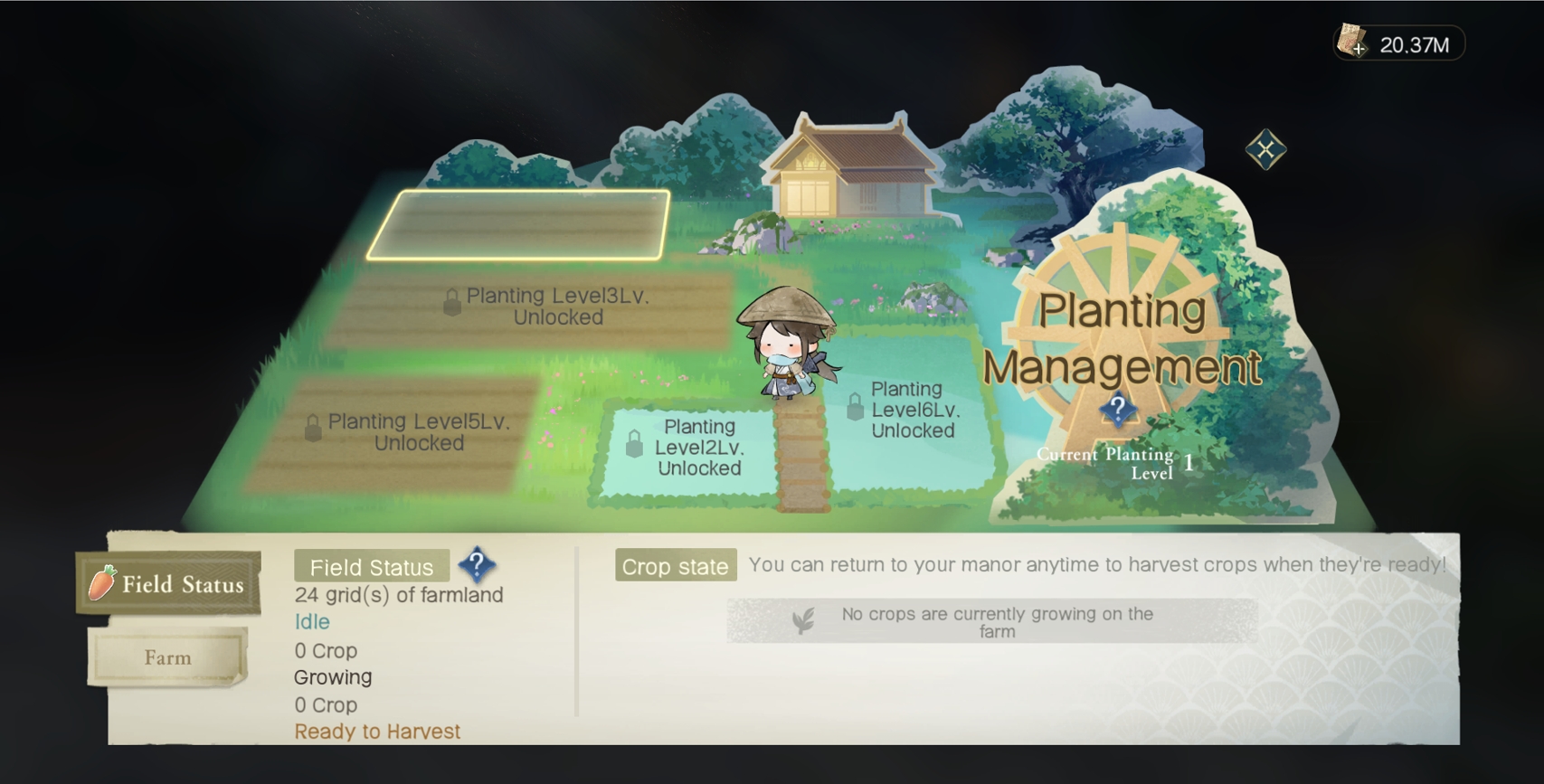1544x784 pixels.
Task: Select the Planting Level 2 locked pond
Action: 687,448
